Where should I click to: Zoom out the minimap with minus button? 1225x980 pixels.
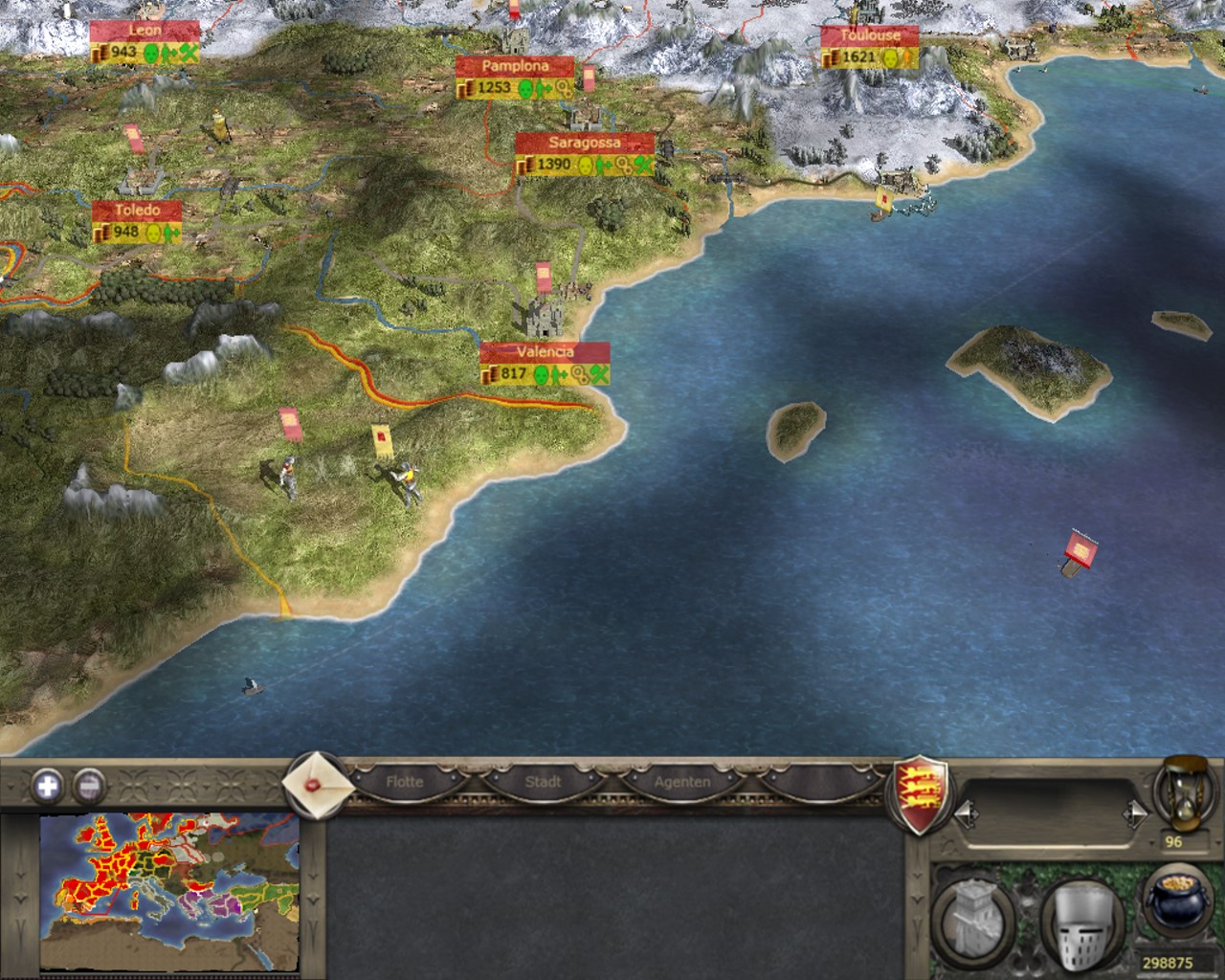click(x=88, y=787)
